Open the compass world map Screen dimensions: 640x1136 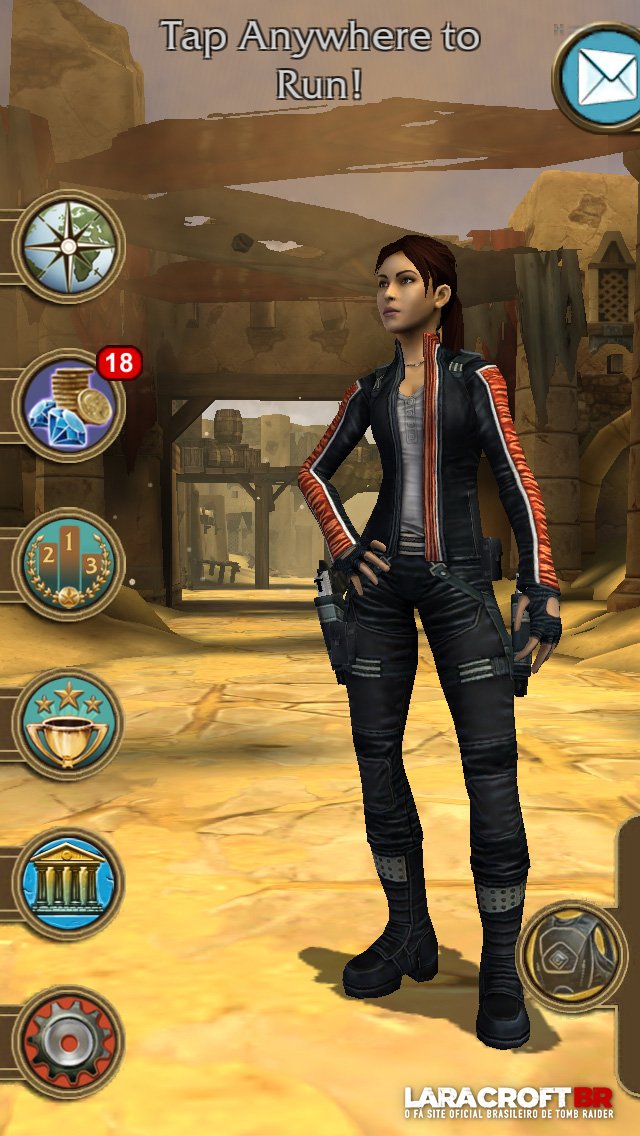click(x=68, y=246)
